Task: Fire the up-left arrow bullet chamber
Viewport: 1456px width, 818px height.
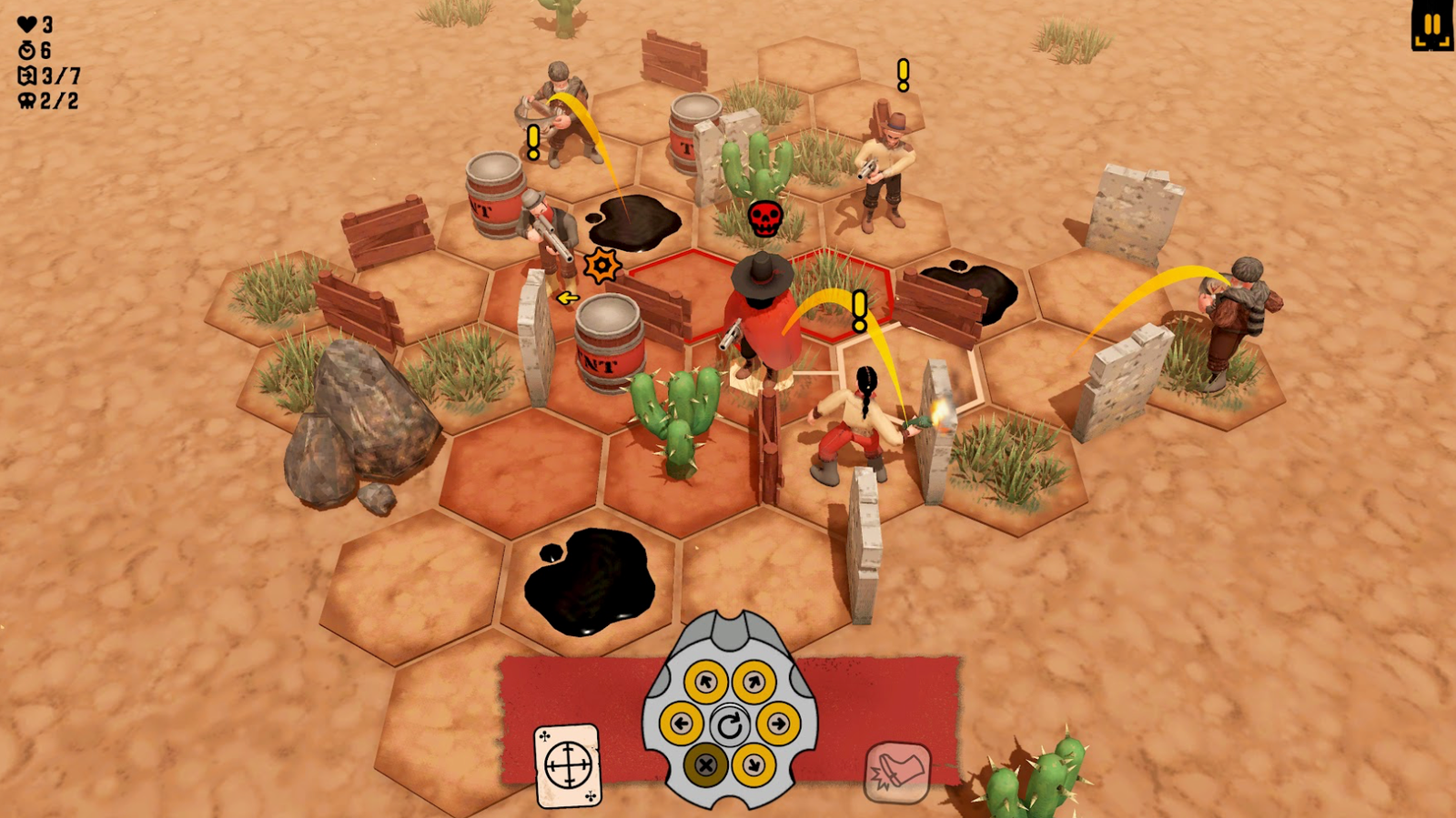Action: [705, 682]
